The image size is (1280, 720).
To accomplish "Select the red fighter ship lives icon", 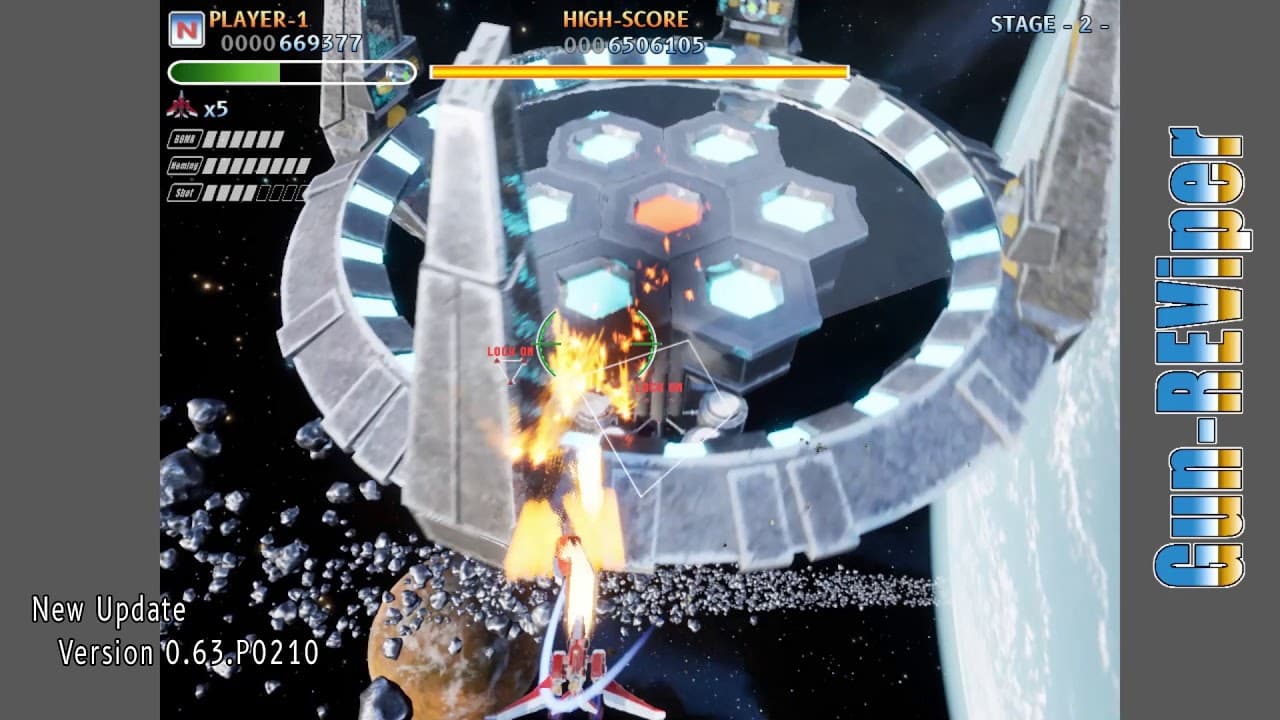I will (184, 104).
